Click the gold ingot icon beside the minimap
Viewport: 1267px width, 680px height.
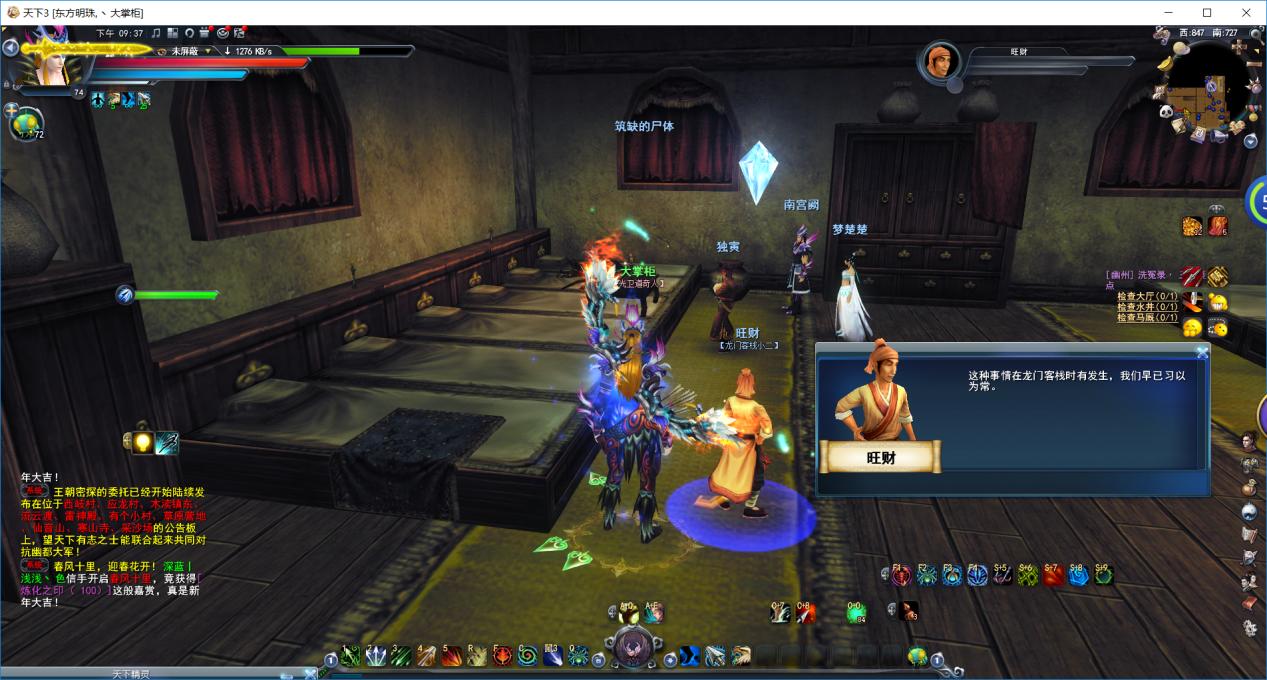click(x=1166, y=64)
